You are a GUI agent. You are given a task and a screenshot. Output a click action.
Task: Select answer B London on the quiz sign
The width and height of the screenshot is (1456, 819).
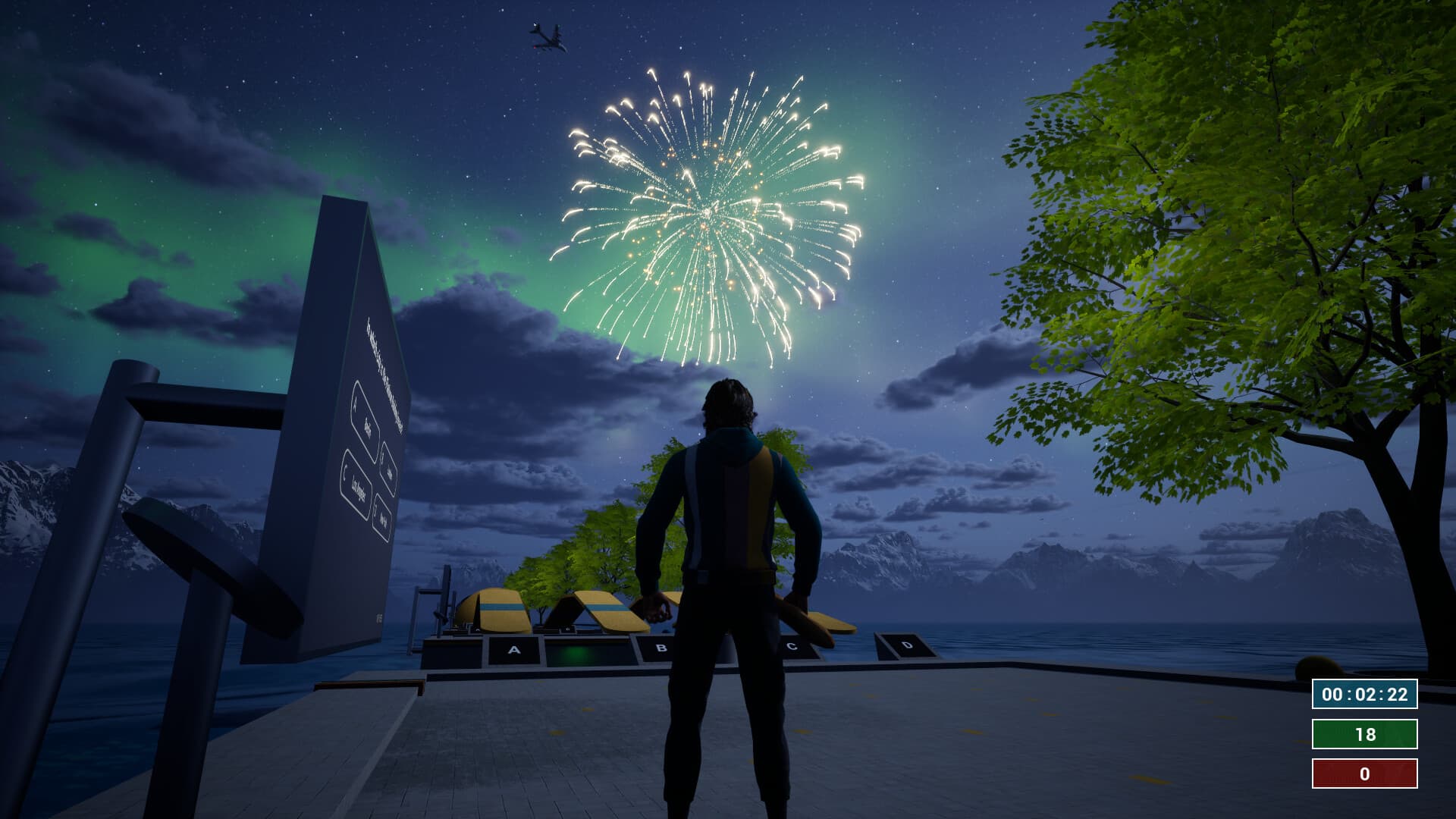point(387,467)
